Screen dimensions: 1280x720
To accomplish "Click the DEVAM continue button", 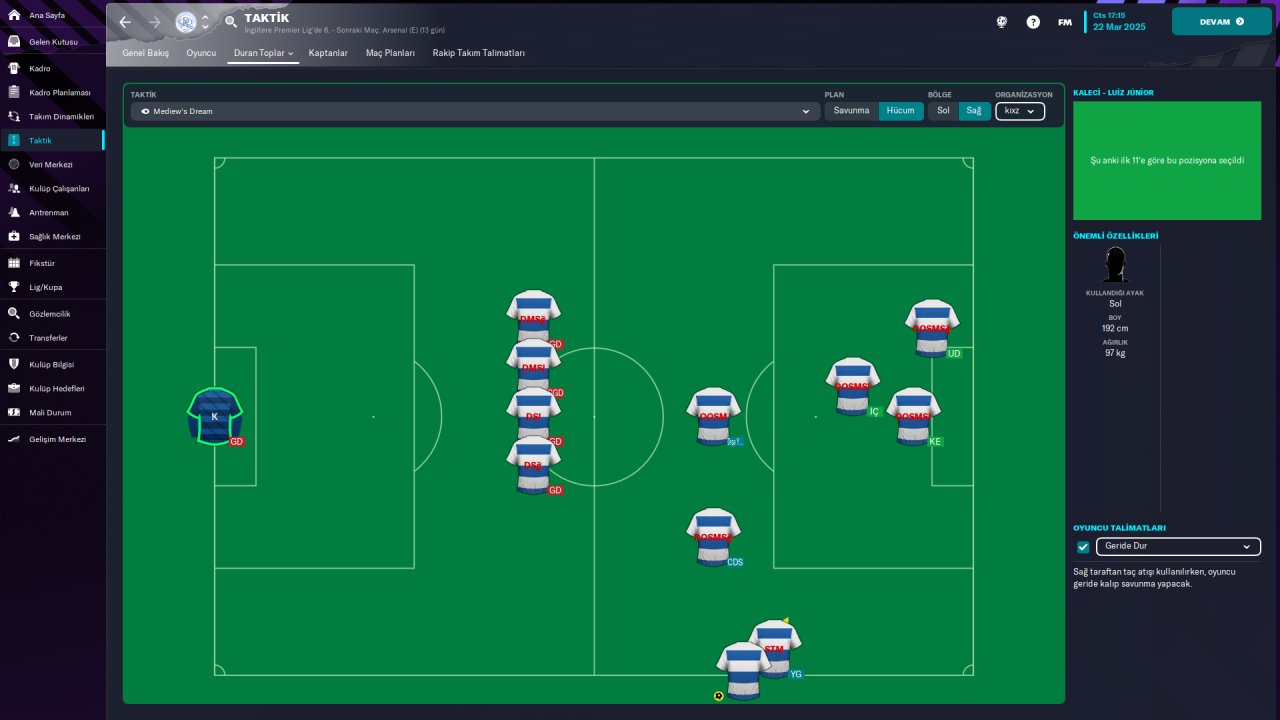I will click(x=1221, y=21).
